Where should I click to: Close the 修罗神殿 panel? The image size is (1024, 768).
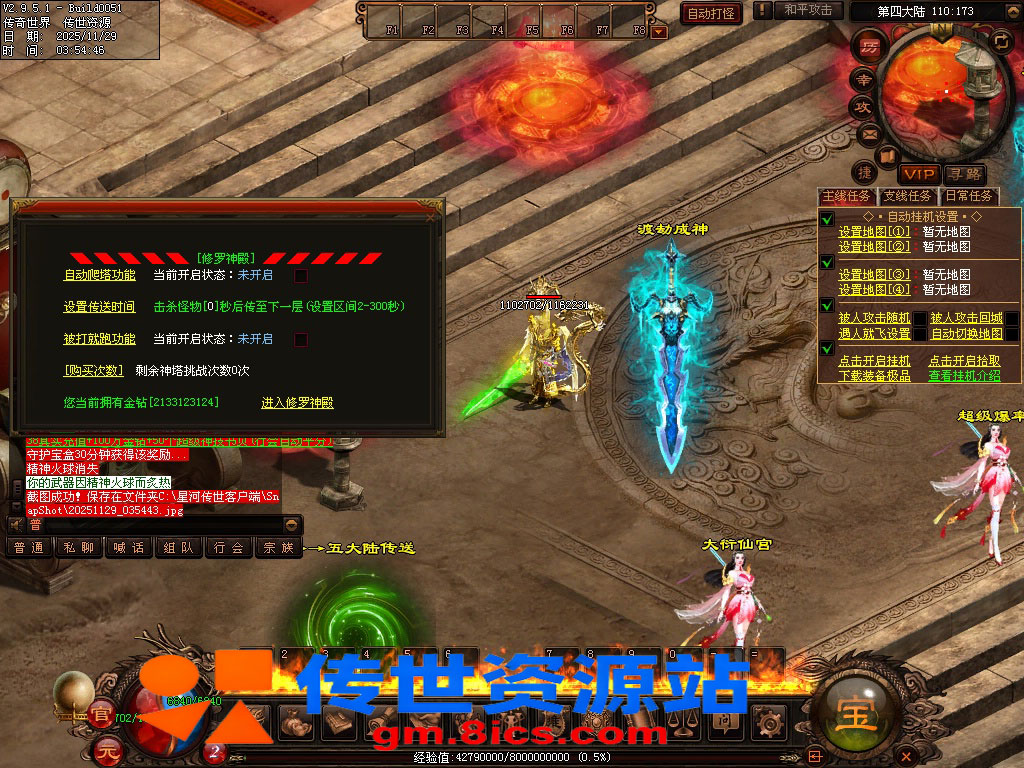[x=431, y=215]
